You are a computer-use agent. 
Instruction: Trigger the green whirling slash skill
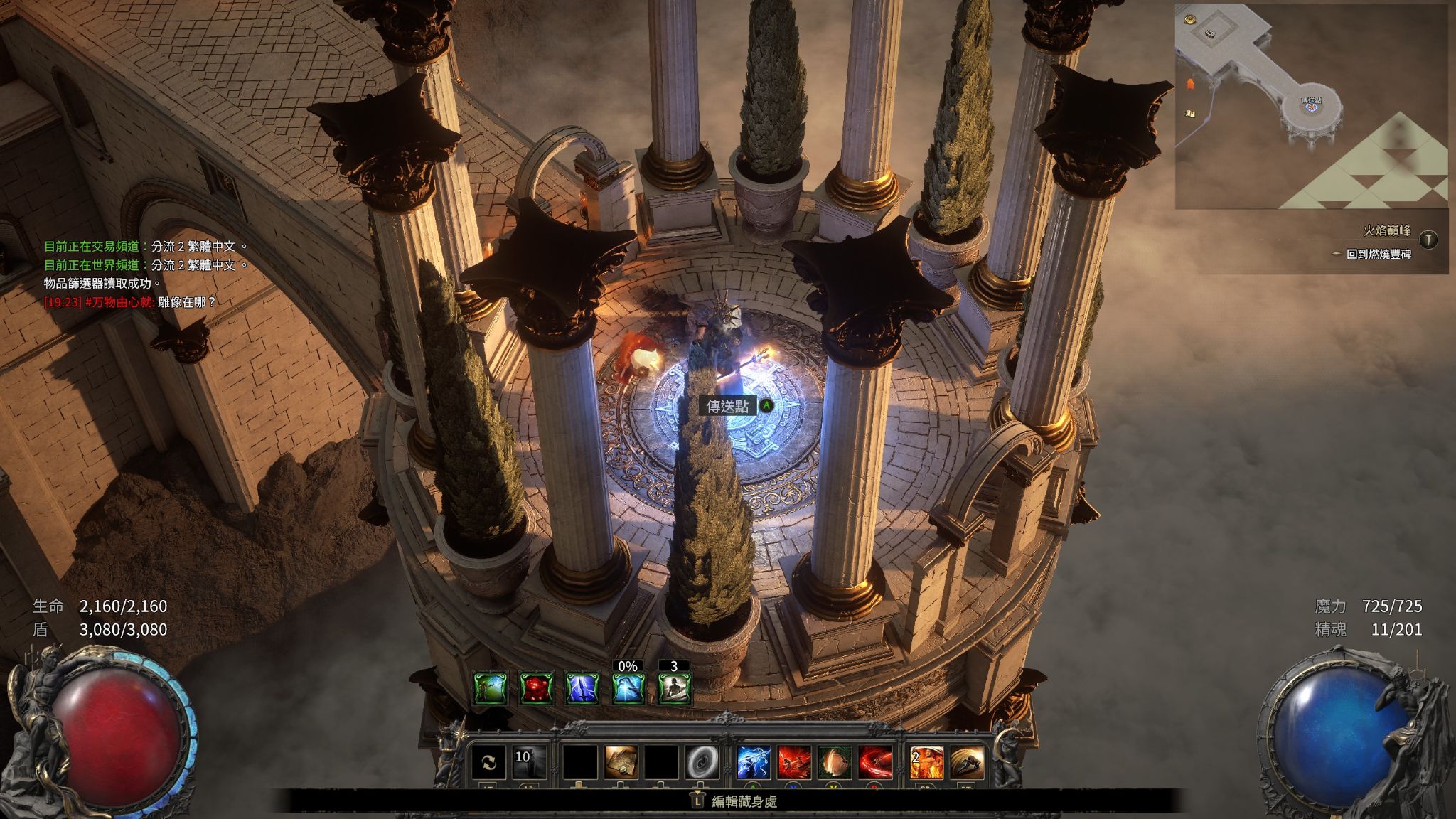[x=835, y=763]
